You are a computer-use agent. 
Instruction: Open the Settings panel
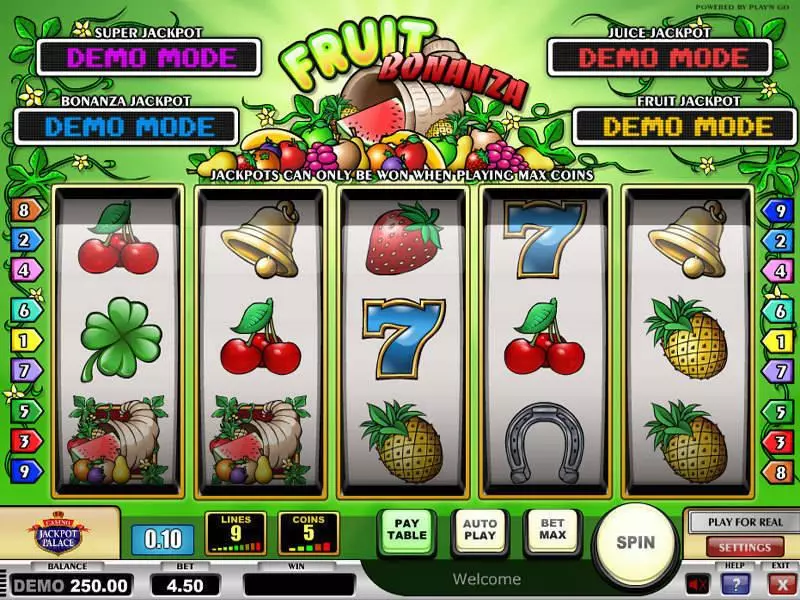(x=744, y=547)
